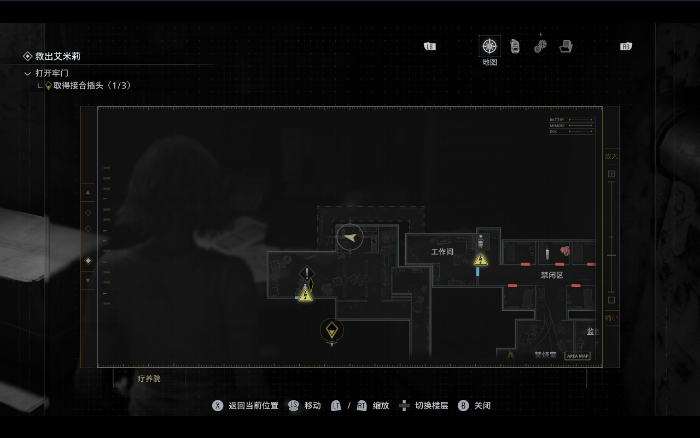Select the warning triangle in 工作间
The width and height of the screenshot is (700, 438).
480,260
